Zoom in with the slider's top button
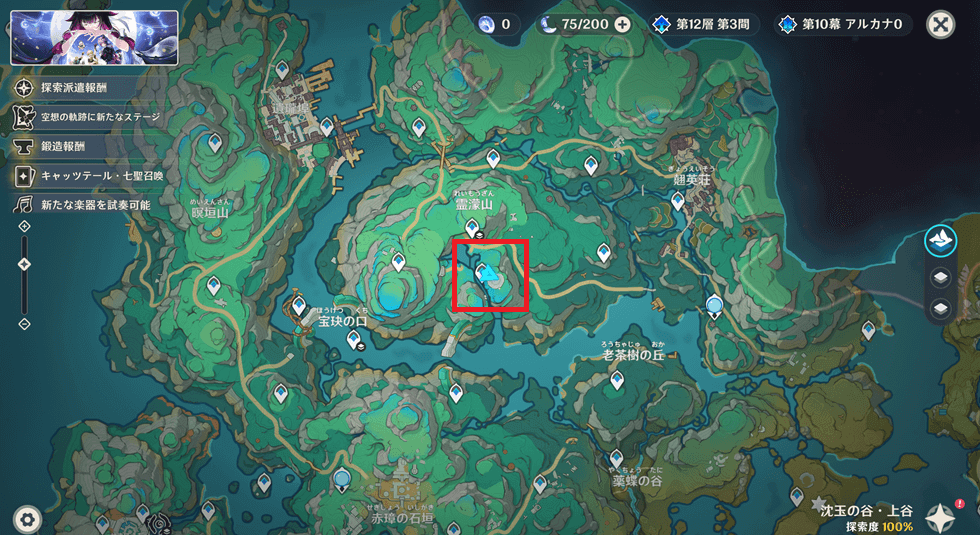 coord(25,227)
